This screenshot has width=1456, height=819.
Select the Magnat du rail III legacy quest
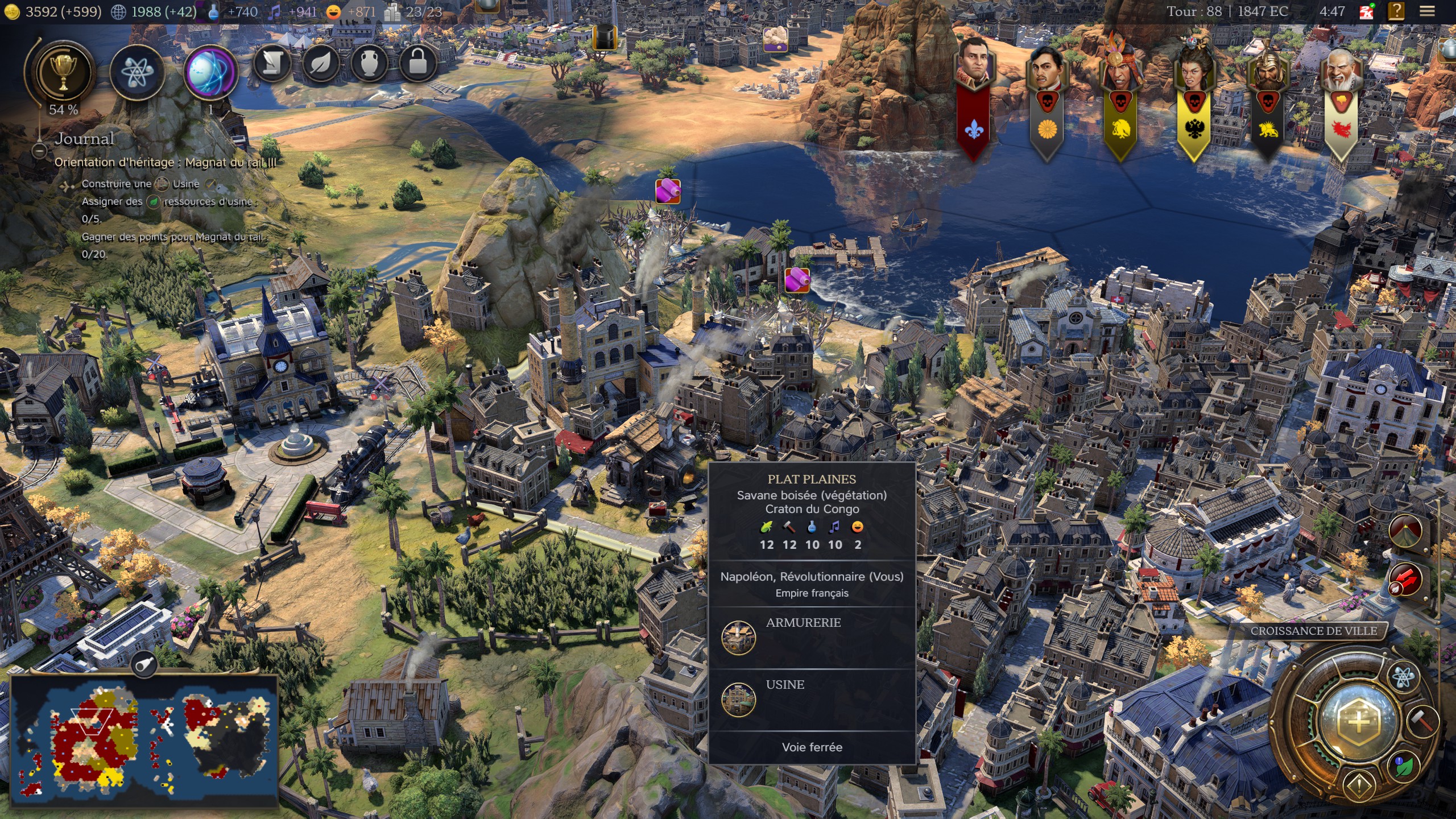[165, 163]
